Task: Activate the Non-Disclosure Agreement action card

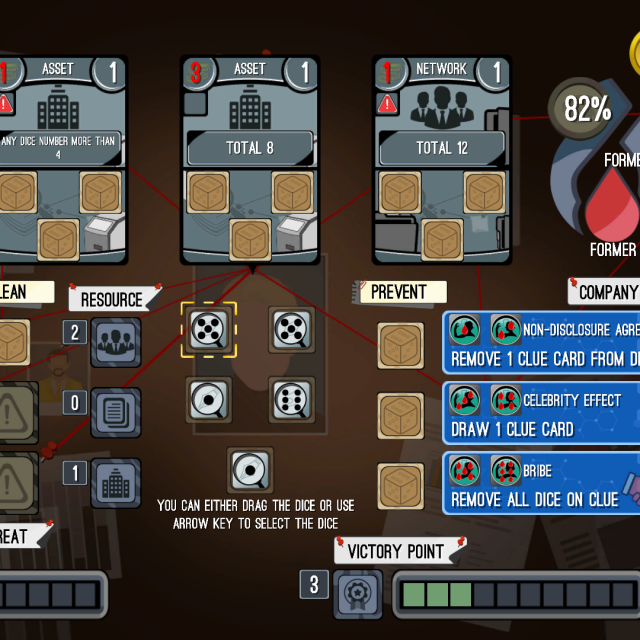Action: (541, 342)
